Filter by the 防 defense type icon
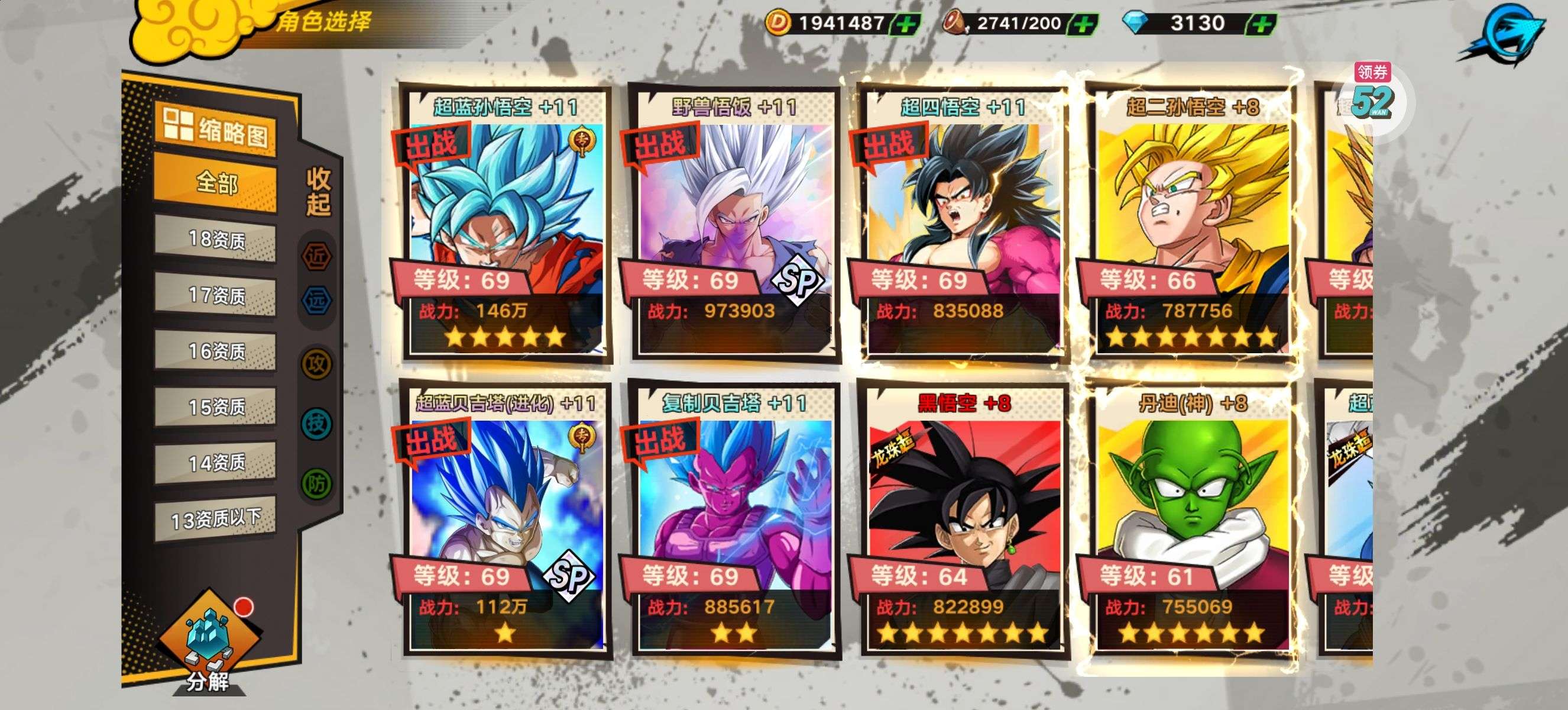 (316, 483)
